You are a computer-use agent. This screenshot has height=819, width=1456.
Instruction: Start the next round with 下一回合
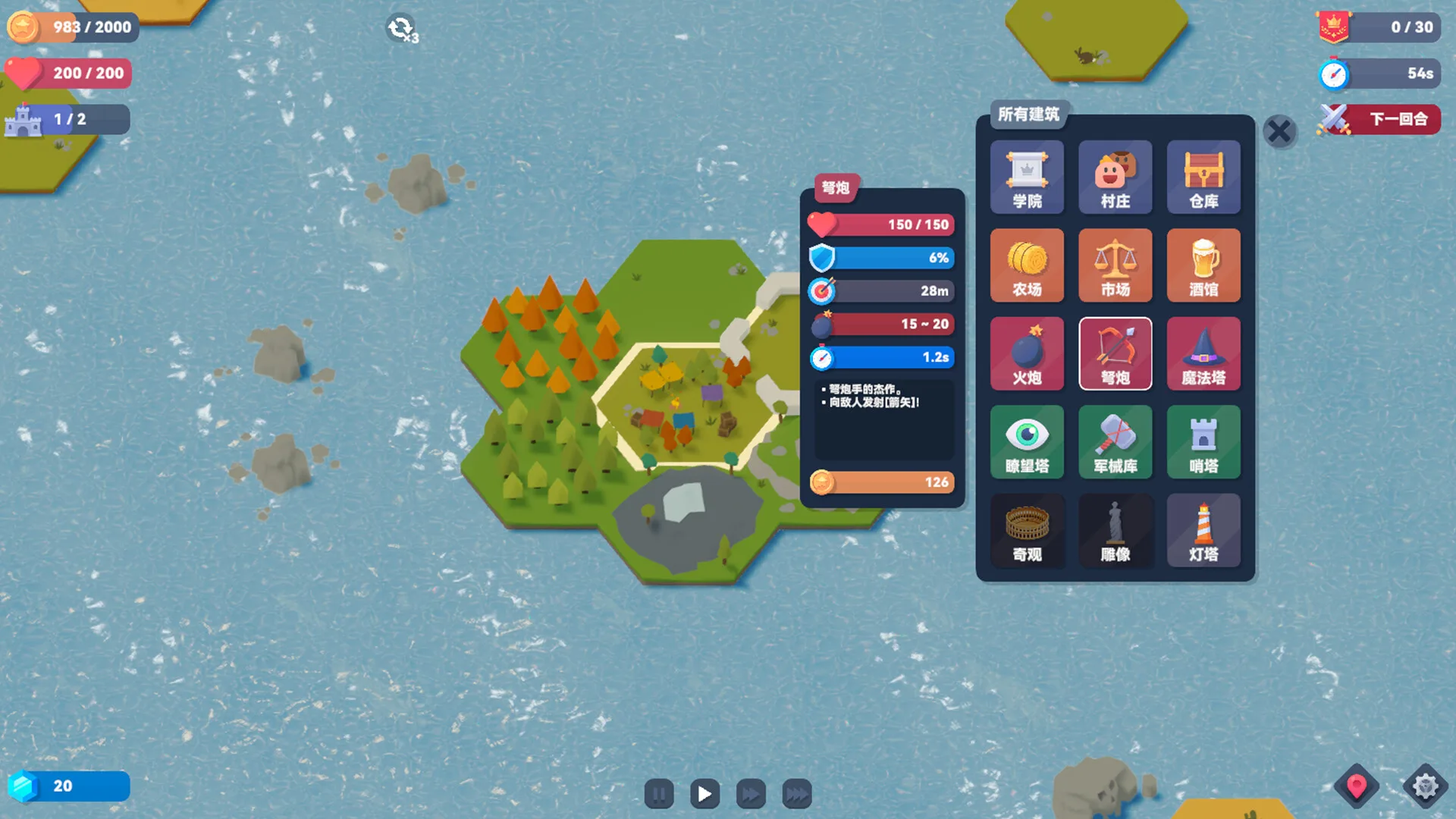click(x=1380, y=119)
